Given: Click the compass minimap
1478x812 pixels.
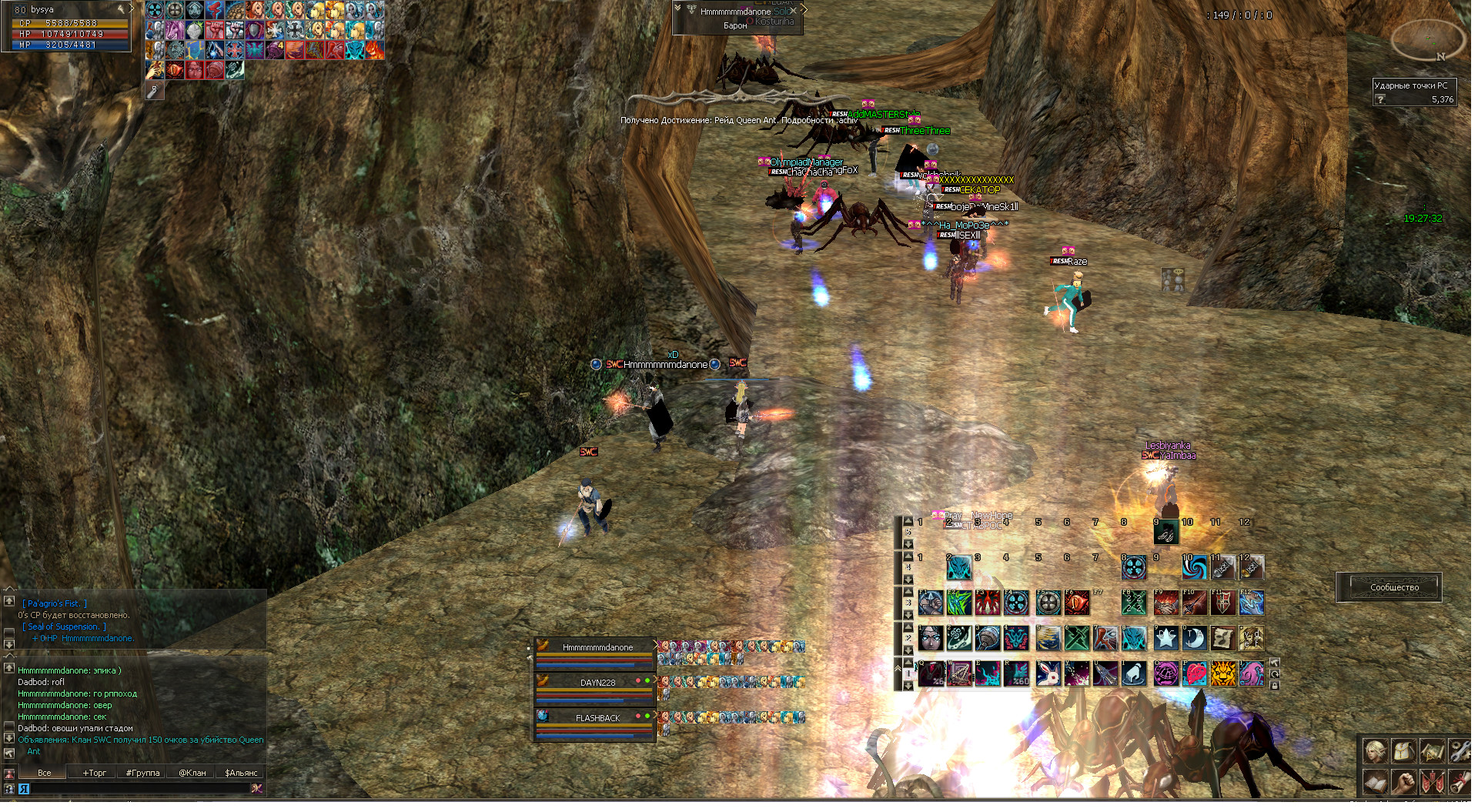Looking at the screenshot, I should tap(1428, 38).
